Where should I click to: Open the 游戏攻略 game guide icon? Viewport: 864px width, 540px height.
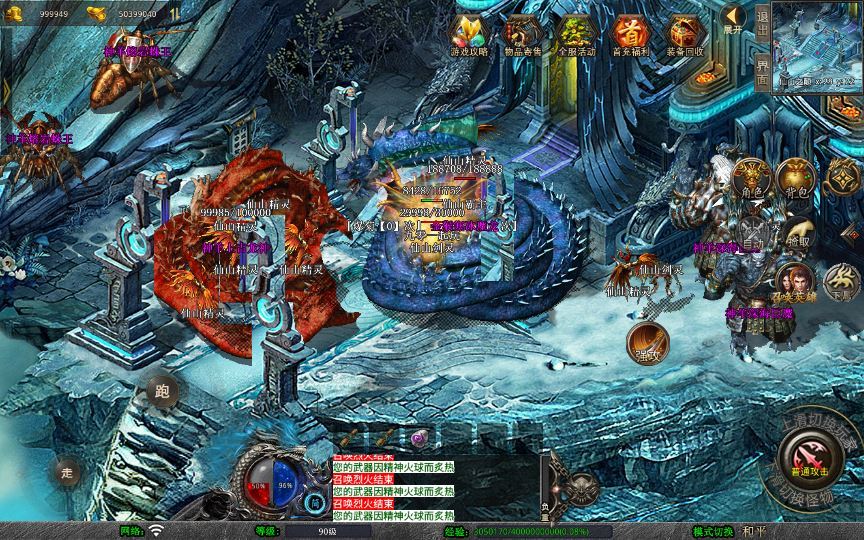pyautogui.click(x=468, y=34)
